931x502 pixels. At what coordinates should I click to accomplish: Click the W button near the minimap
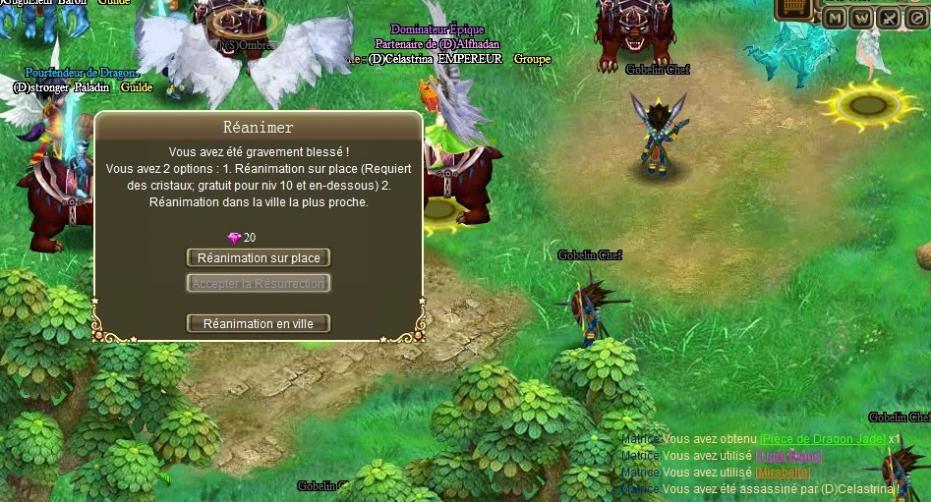point(861,18)
